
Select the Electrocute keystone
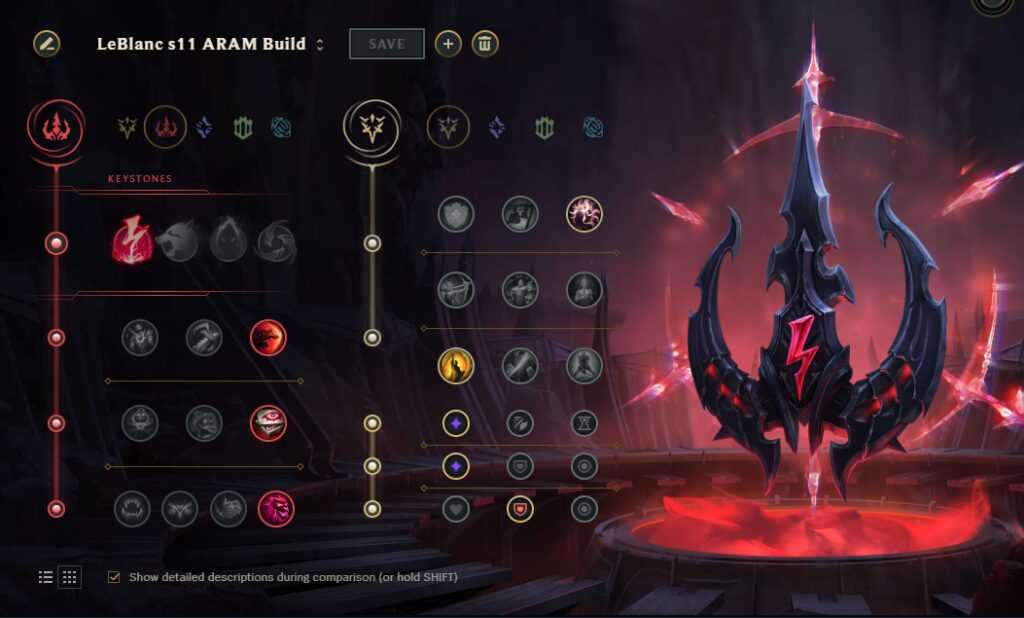(x=132, y=242)
